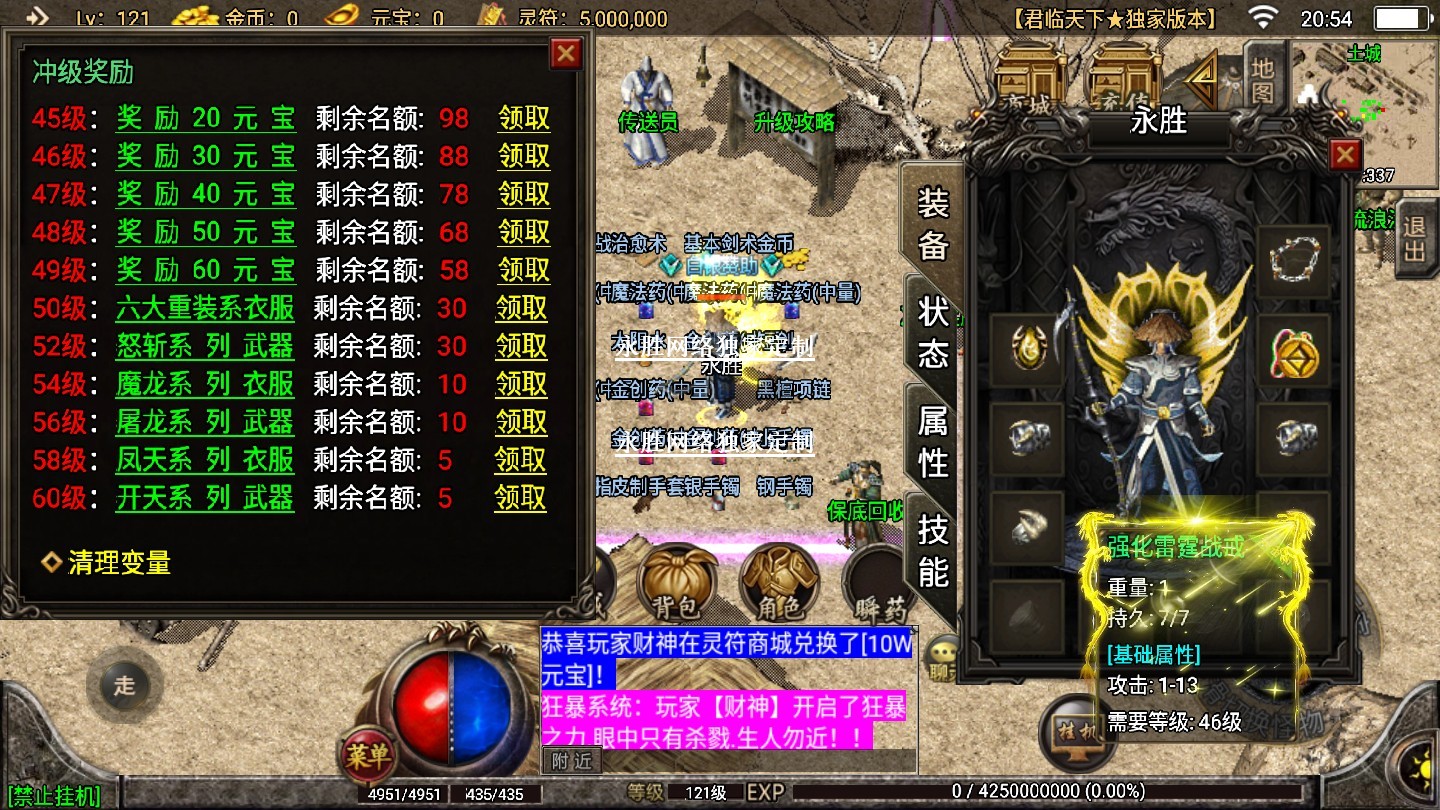Open the 角色 character sheet button
Viewport: 1440px width, 810px height.
(x=779, y=580)
